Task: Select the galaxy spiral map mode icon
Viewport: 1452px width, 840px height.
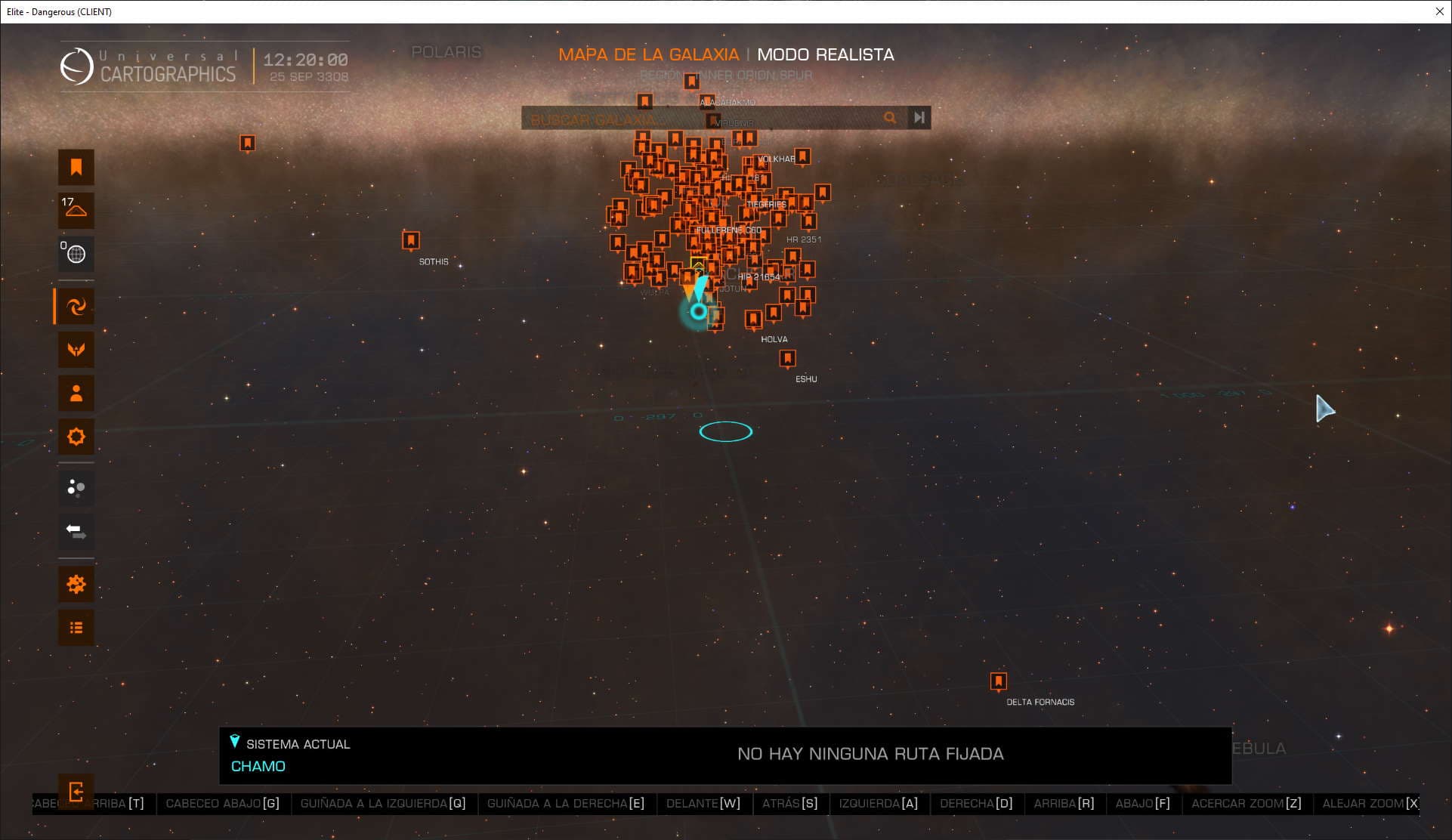Action: click(76, 307)
